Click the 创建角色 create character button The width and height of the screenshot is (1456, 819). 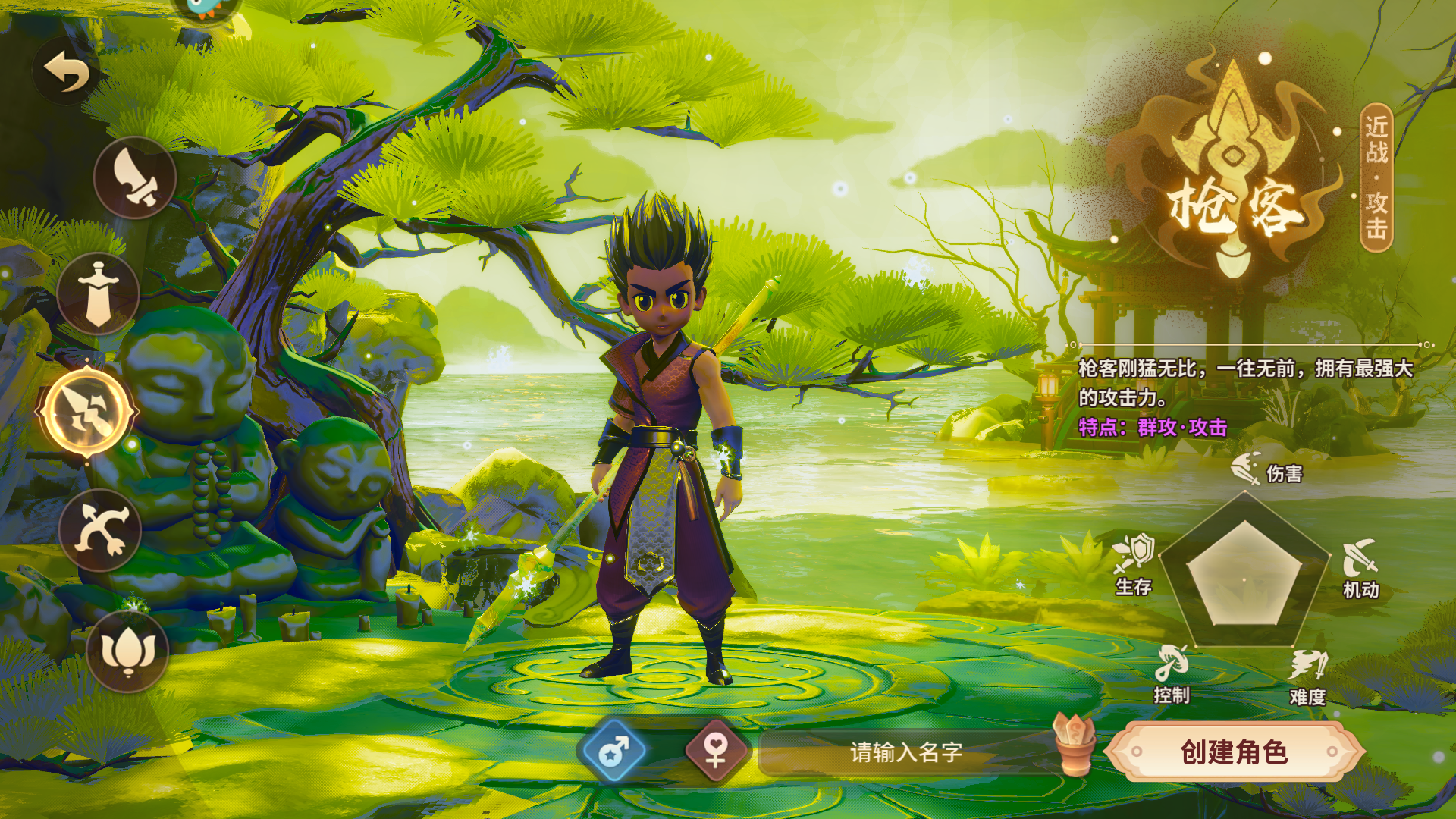click(x=1234, y=752)
